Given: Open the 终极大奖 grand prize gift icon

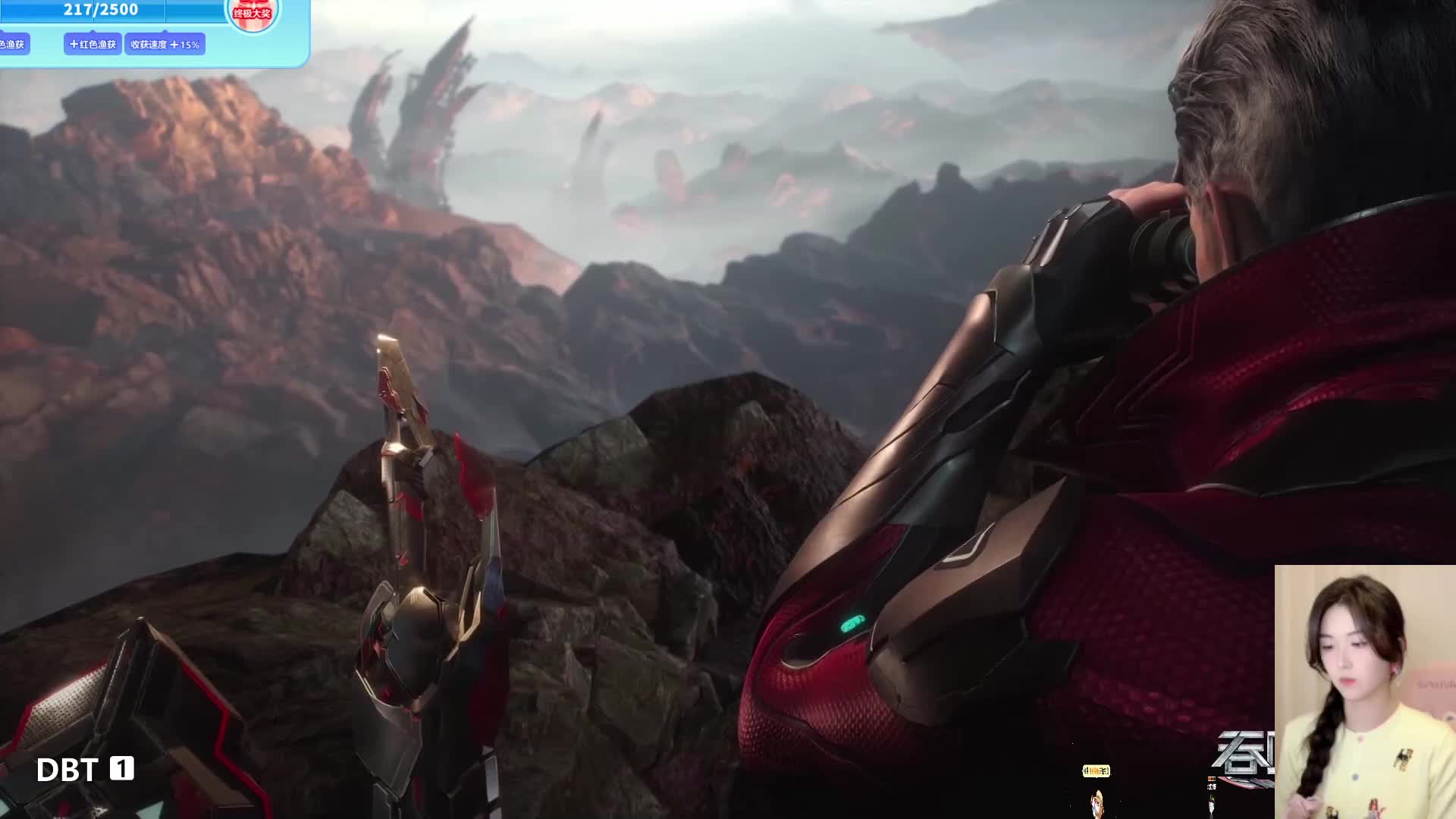Looking at the screenshot, I should click(x=253, y=13).
